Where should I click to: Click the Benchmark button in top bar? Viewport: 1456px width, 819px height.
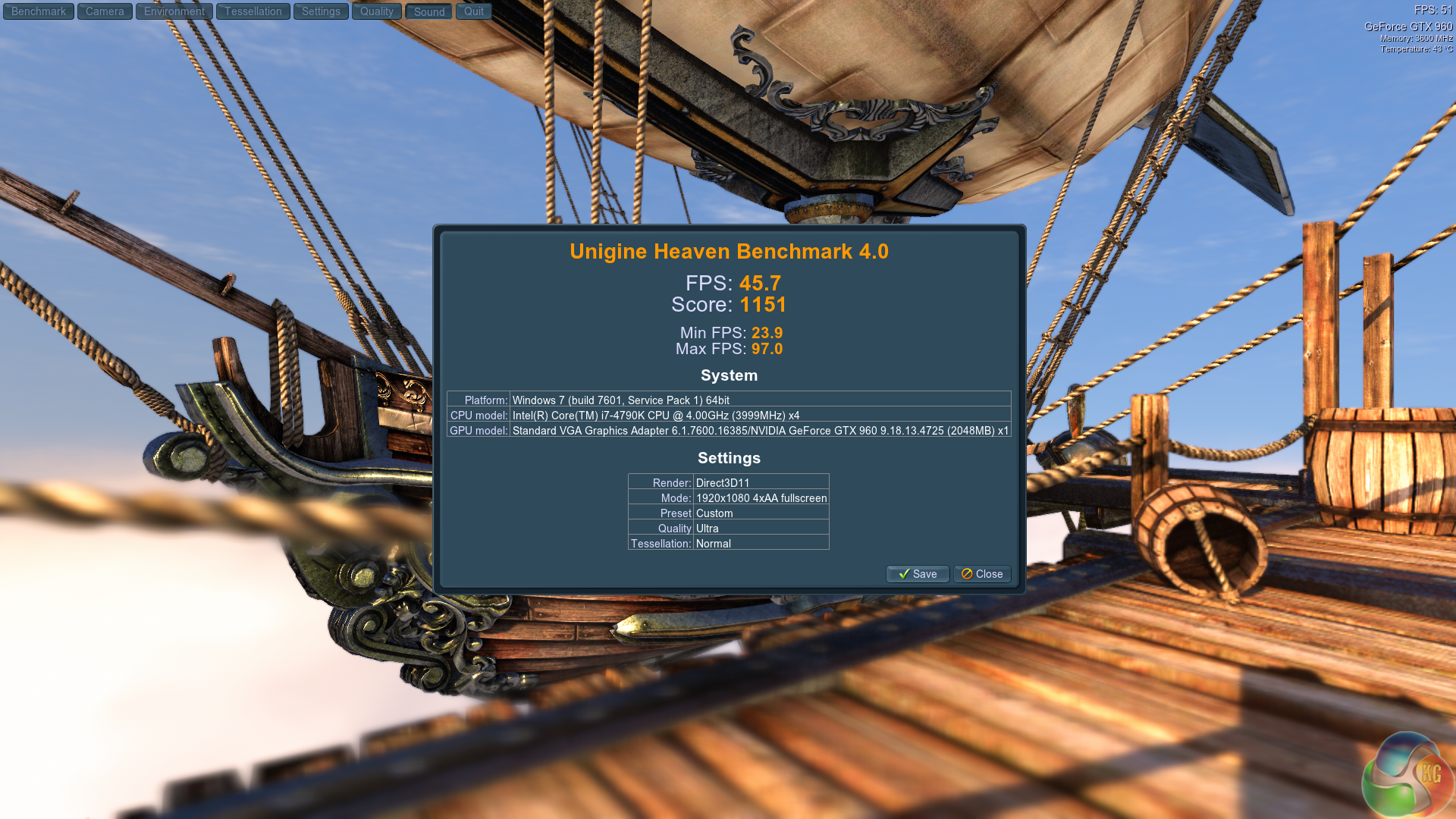pos(39,11)
